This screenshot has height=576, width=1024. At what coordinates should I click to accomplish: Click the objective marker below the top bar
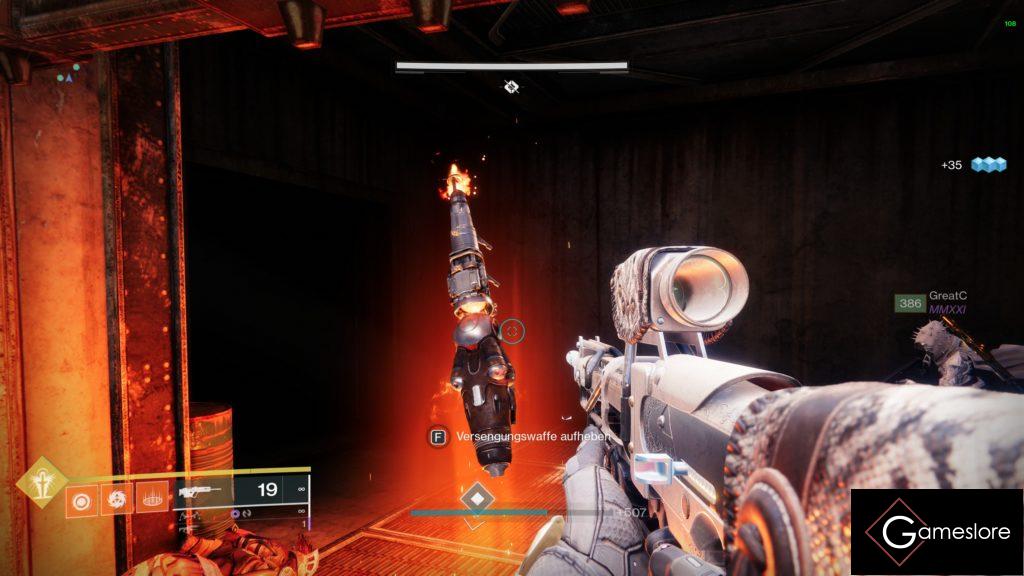click(511, 87)
